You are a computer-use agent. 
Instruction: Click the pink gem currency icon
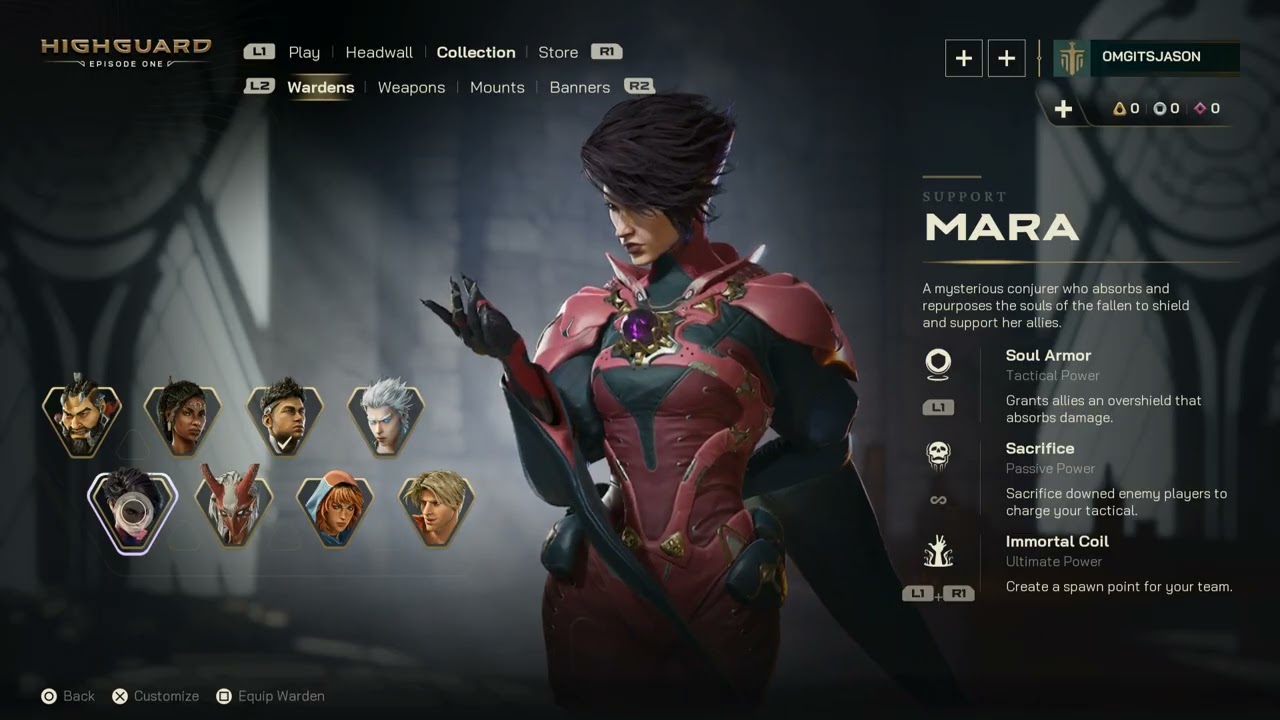(x=1196, y=108)
